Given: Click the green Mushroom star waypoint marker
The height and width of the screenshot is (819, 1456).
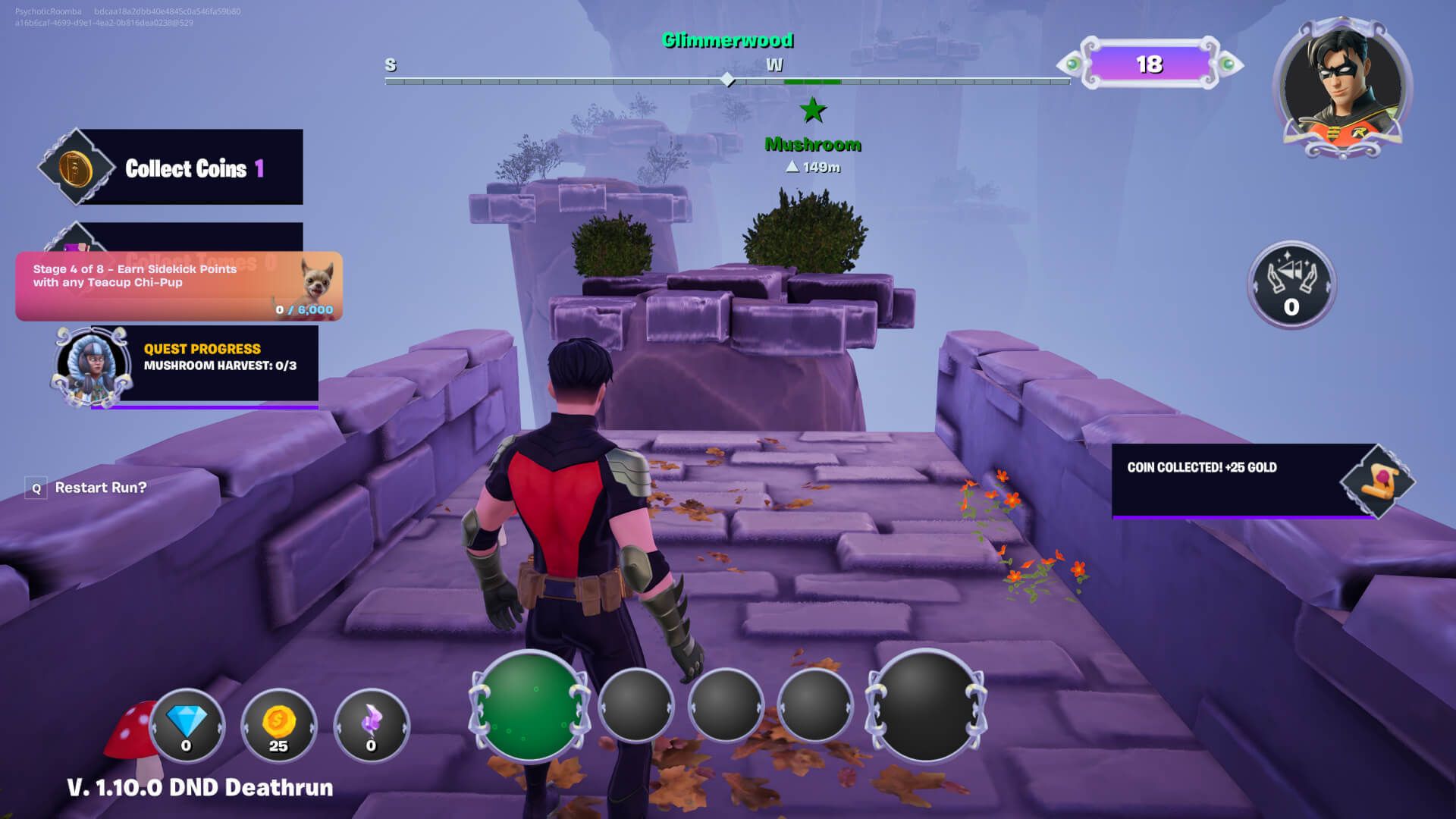Looking at the screenshot, I should click(x=813, y=111).
